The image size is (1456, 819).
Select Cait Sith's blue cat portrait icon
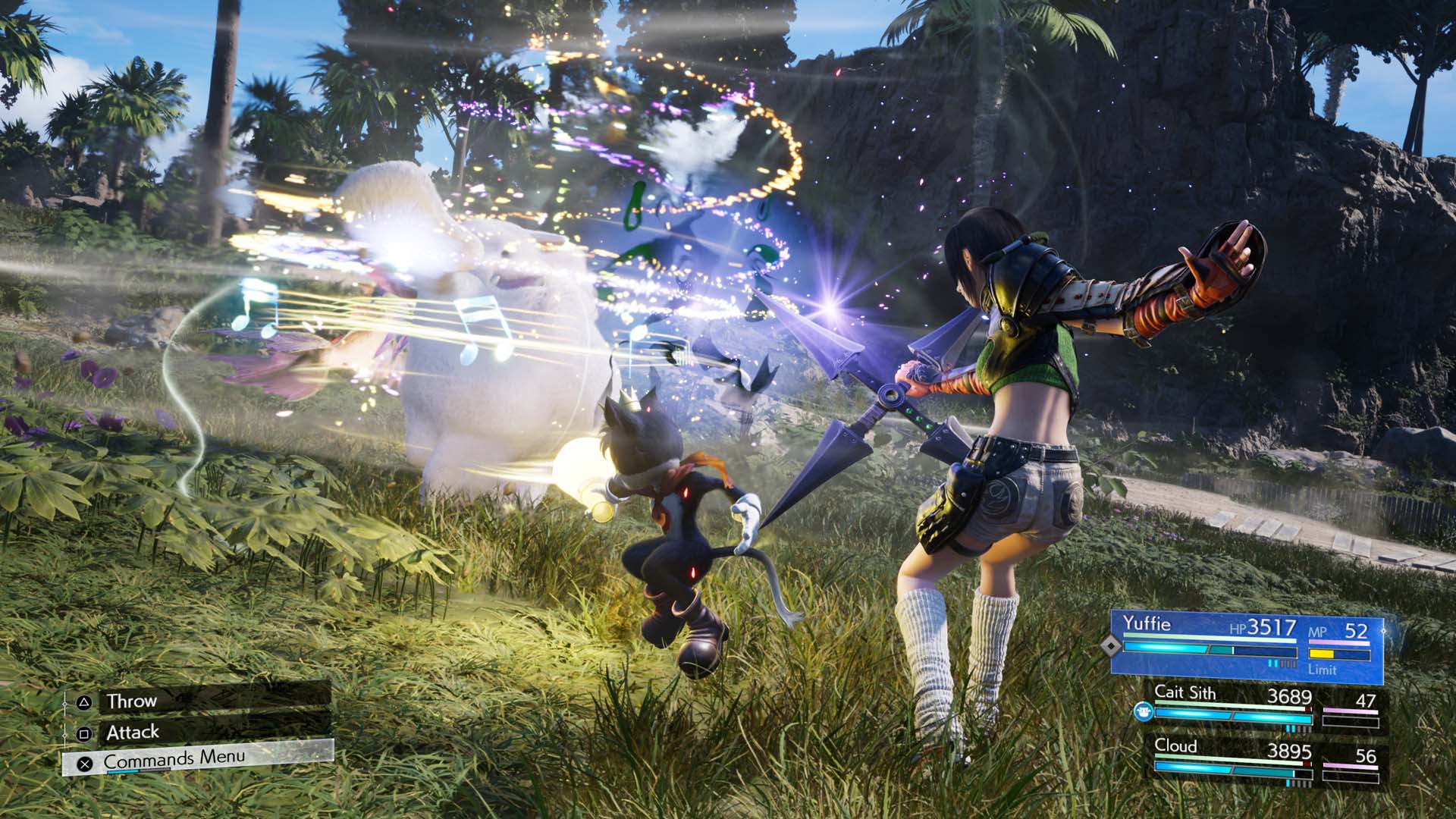tap(1144, 711)
